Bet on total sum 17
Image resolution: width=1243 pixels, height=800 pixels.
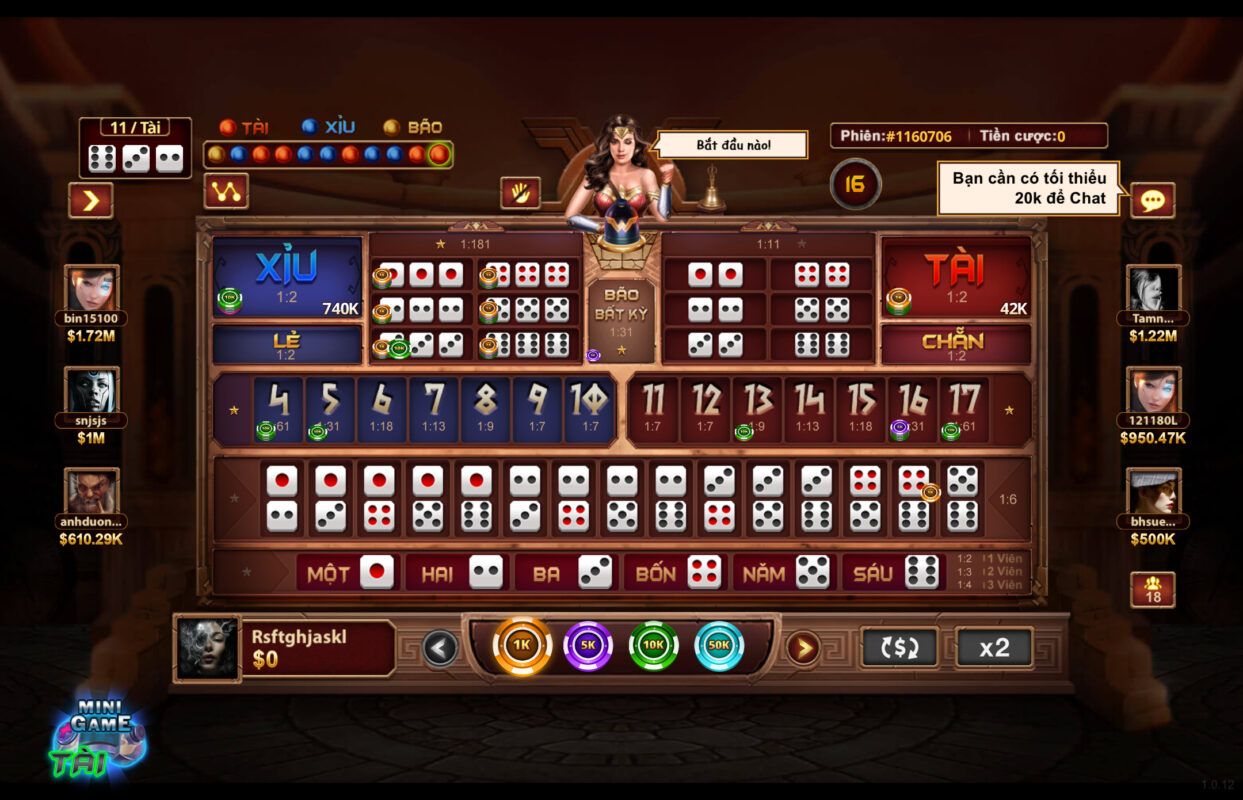click(964, 408)
